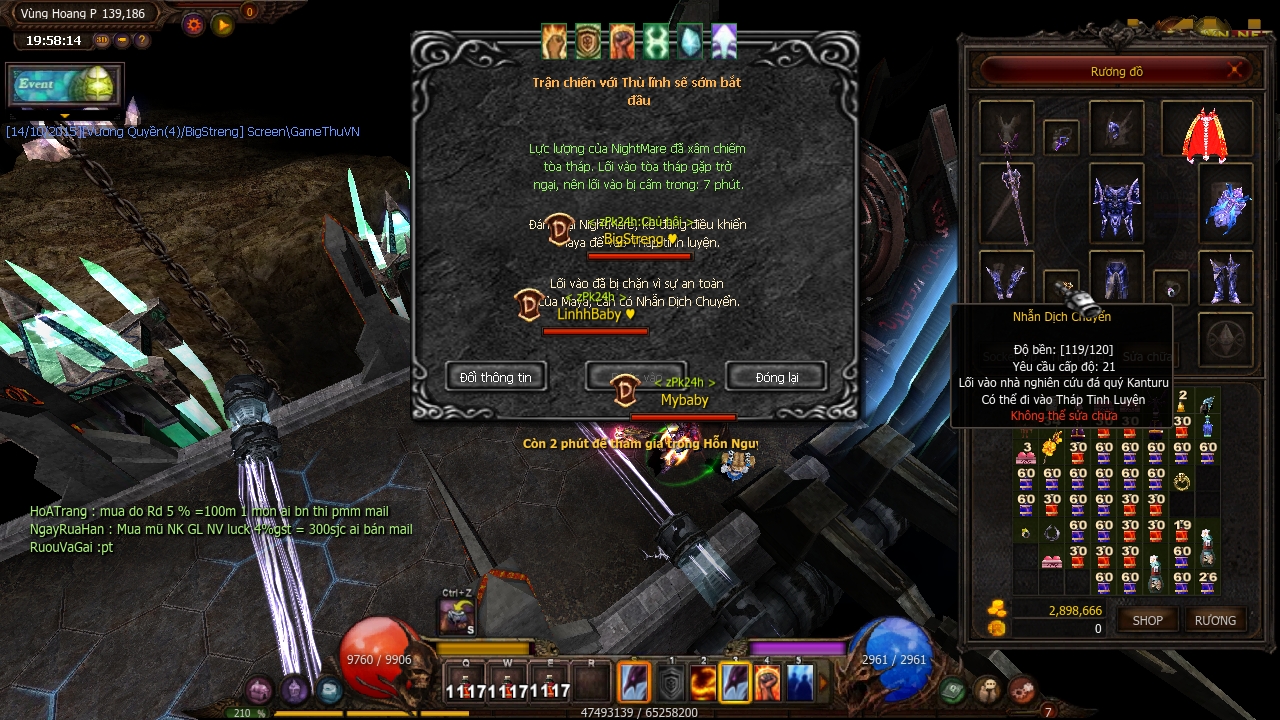The image size is (1280, 720).
Task: Select the purple claw skill in hotbar slot 3
Action: 736,683
